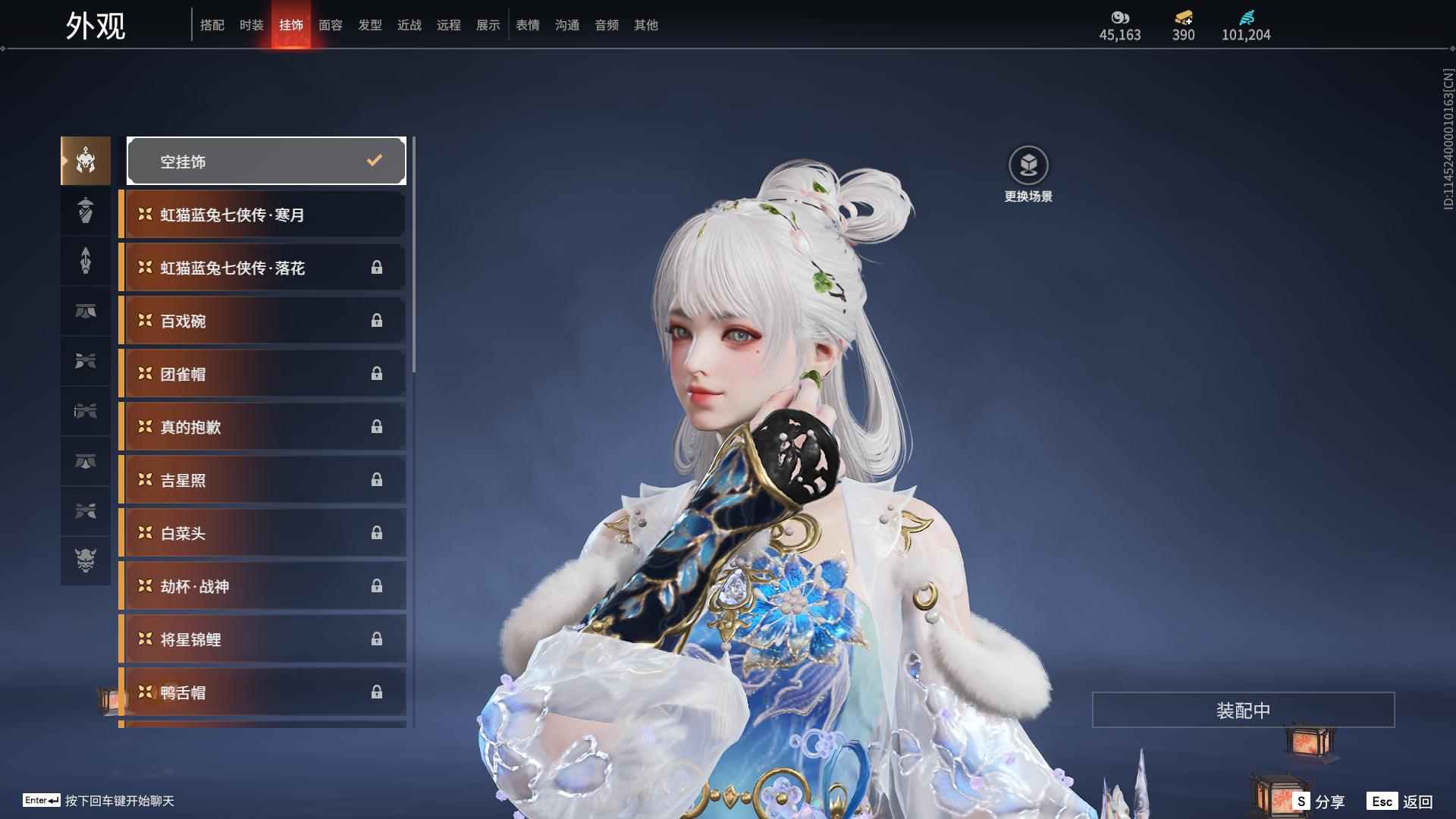Select the butterfly ornament category icon
Image resolution: width=1456 pixels, height=819 pixels.
[x=86, y=362]
